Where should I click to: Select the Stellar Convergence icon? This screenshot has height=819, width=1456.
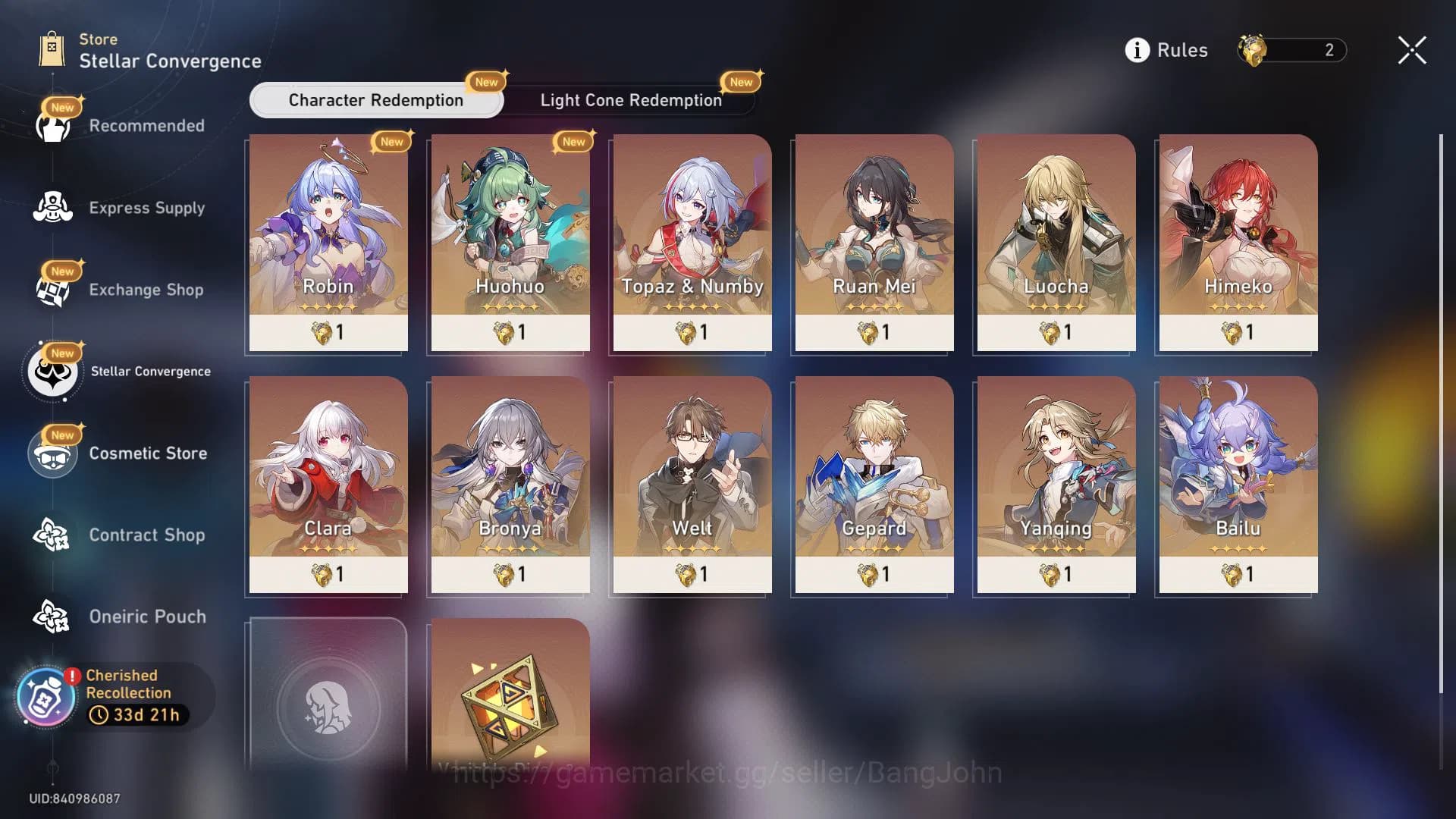[x=51, y=371]
